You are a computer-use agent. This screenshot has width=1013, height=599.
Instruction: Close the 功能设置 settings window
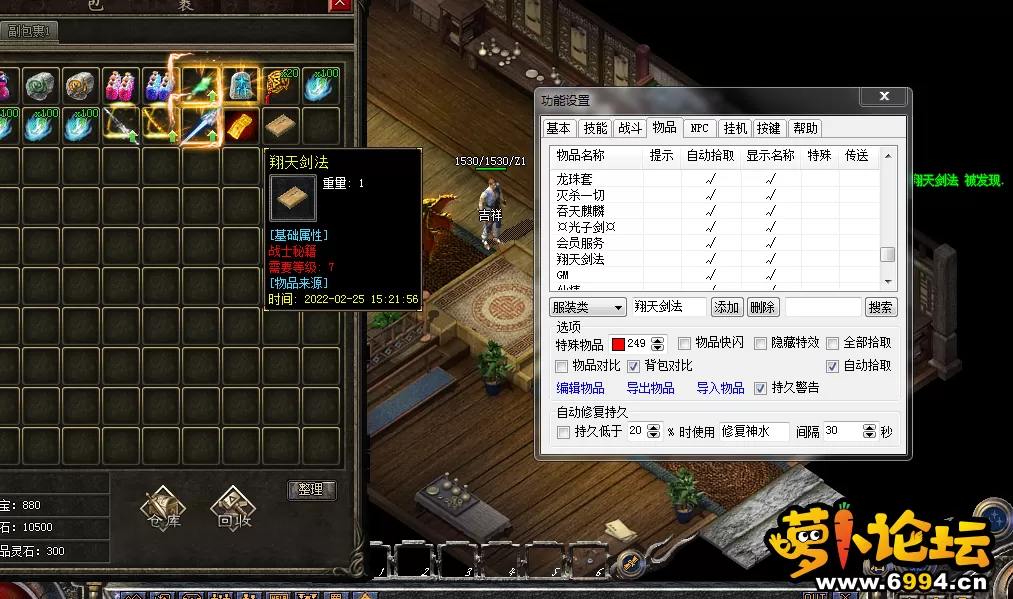click(884, 97)
